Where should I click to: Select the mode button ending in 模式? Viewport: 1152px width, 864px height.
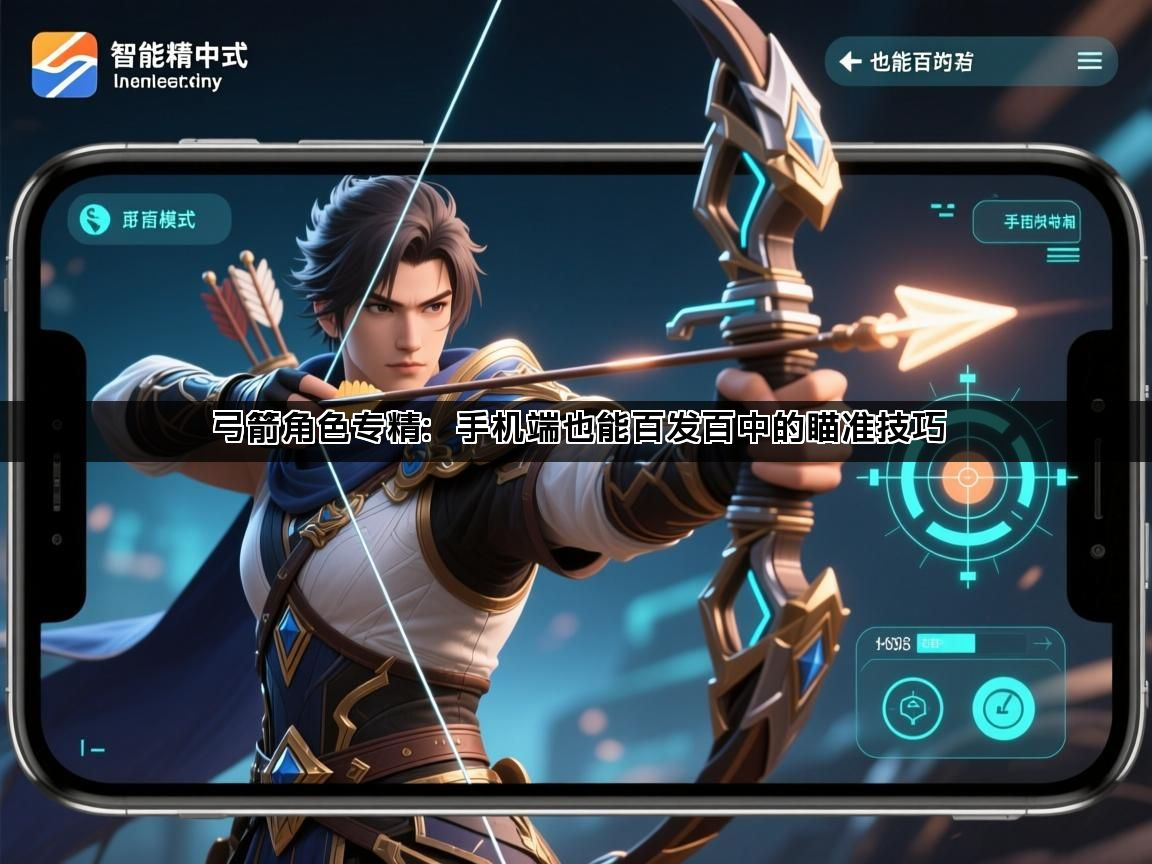tap(148, 220)
